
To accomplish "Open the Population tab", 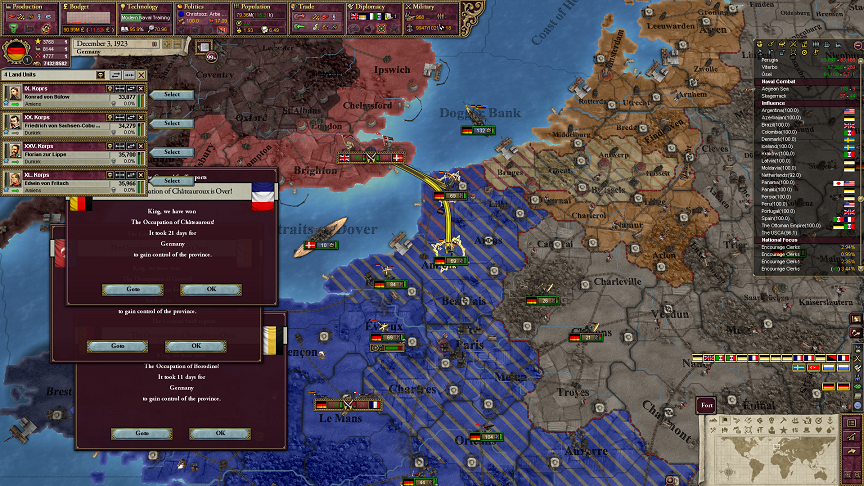I will [x=260, y=6].
